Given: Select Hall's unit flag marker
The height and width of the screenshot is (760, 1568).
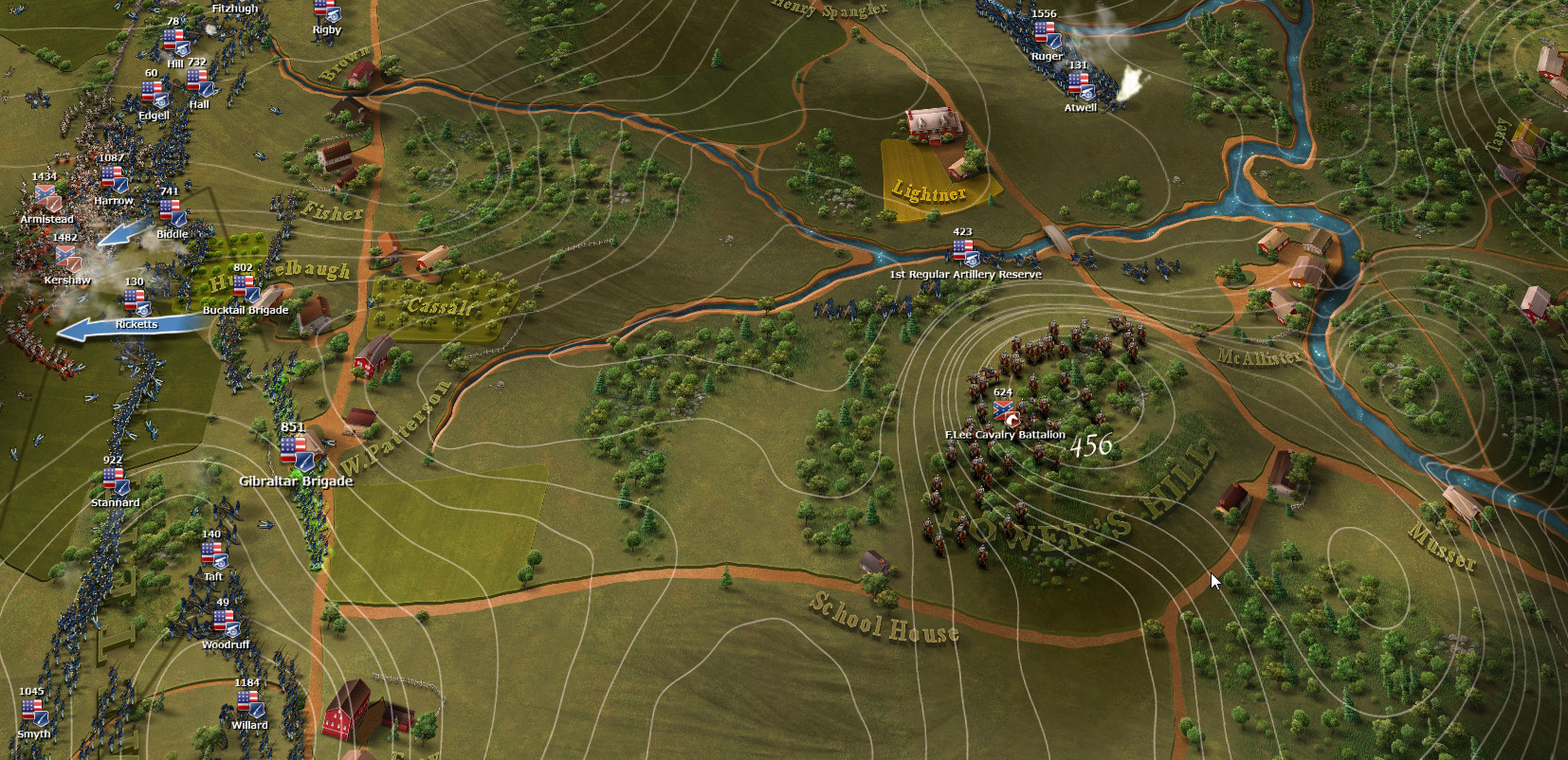Looking at the screenshot, I should click(x=200, y=83).
